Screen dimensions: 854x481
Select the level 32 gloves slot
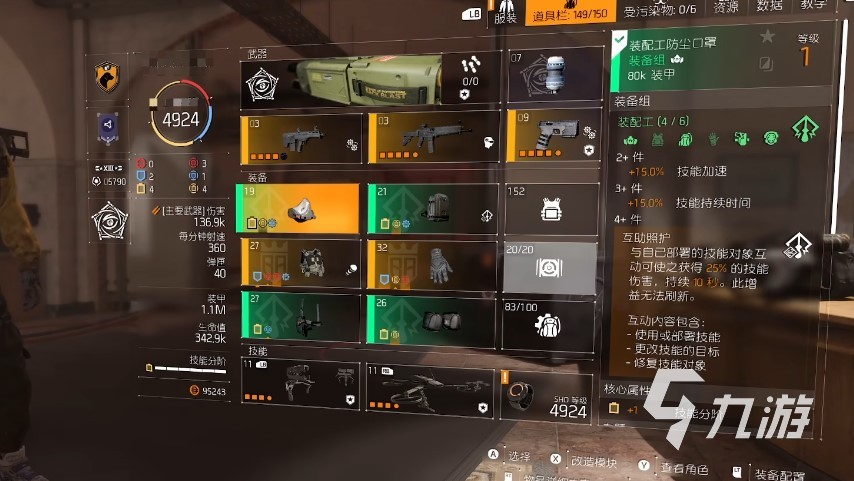coord(431,263)
